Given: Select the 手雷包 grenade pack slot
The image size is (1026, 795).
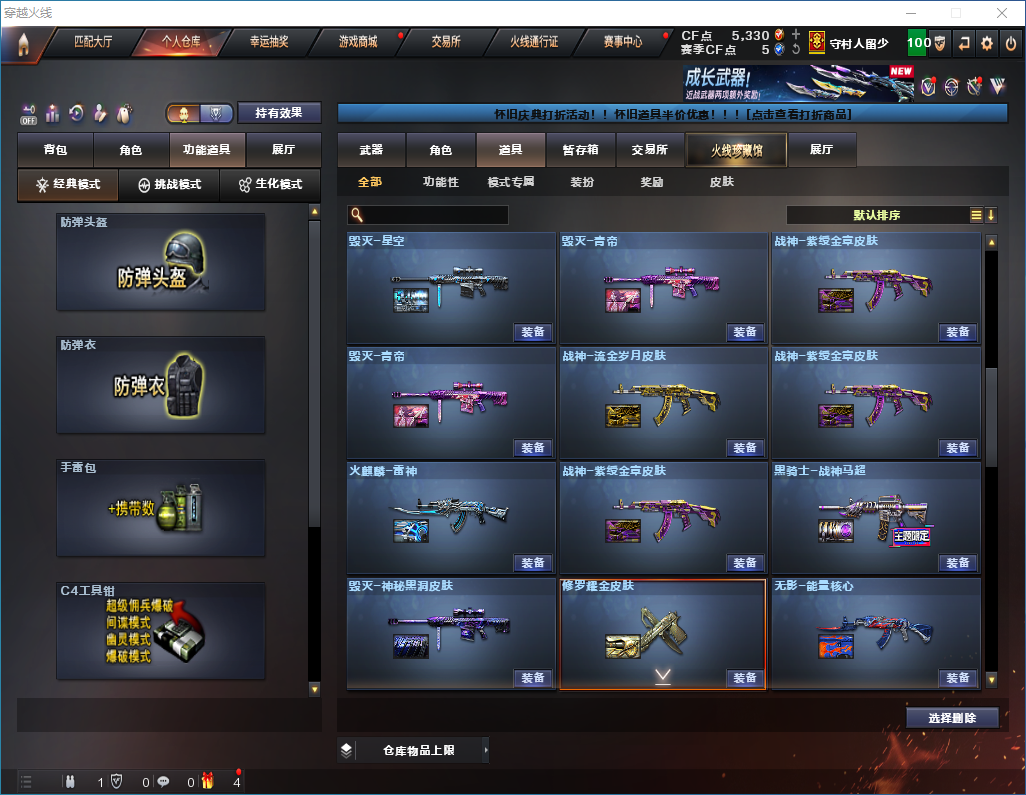Looking at the screenshot, I should 161,507.
